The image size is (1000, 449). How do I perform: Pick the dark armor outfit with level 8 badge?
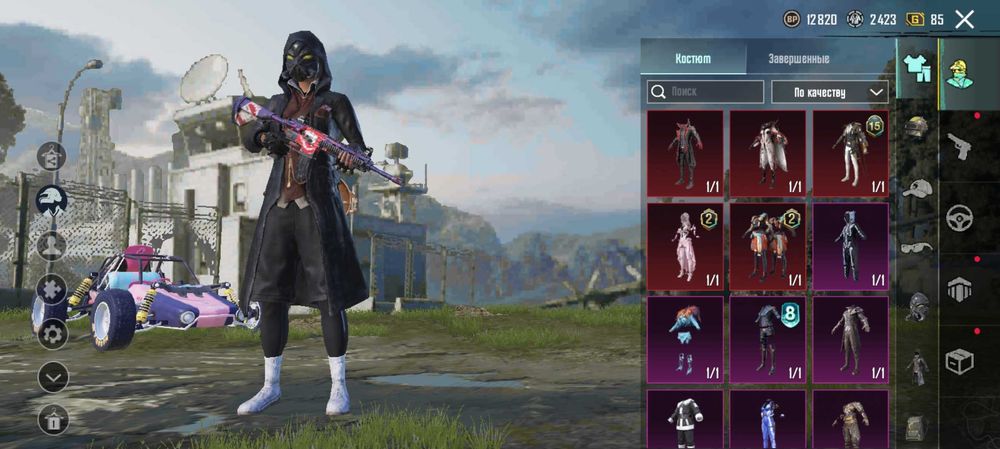[x=767, y=339]
